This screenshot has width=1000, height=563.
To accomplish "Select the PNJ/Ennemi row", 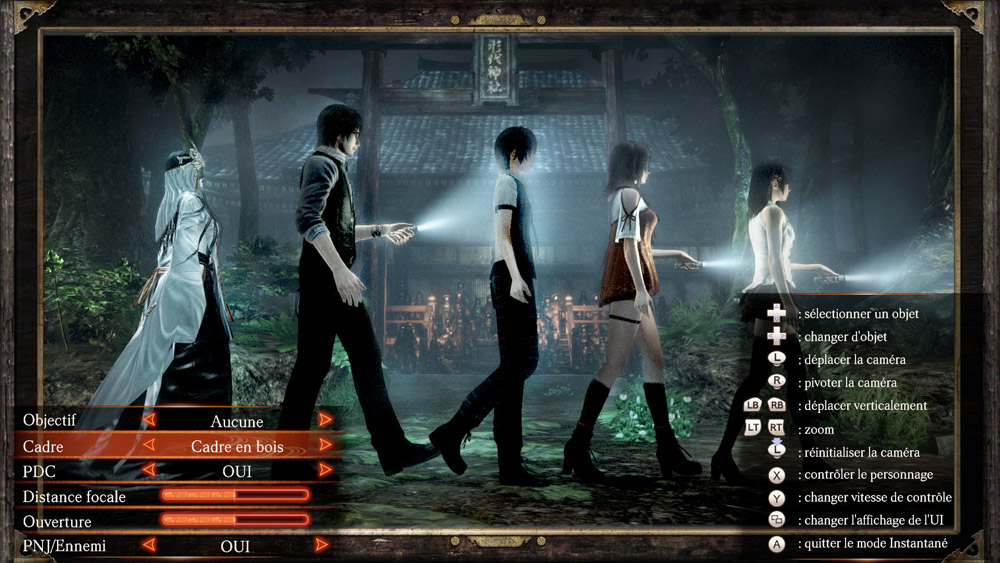I will pos(64,546).
